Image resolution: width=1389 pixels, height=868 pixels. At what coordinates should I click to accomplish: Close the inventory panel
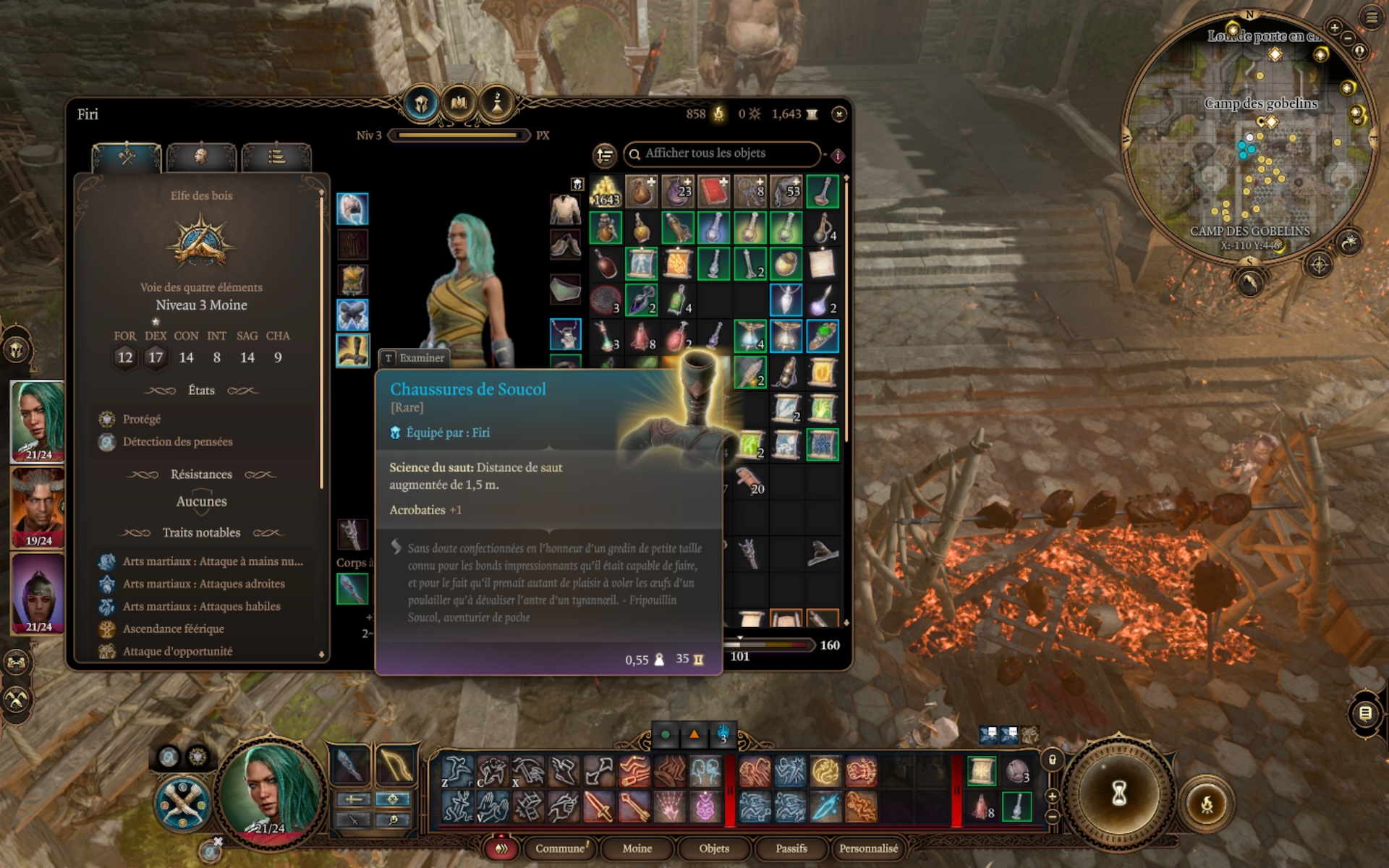pyautogui.click(x=838, y=114)
